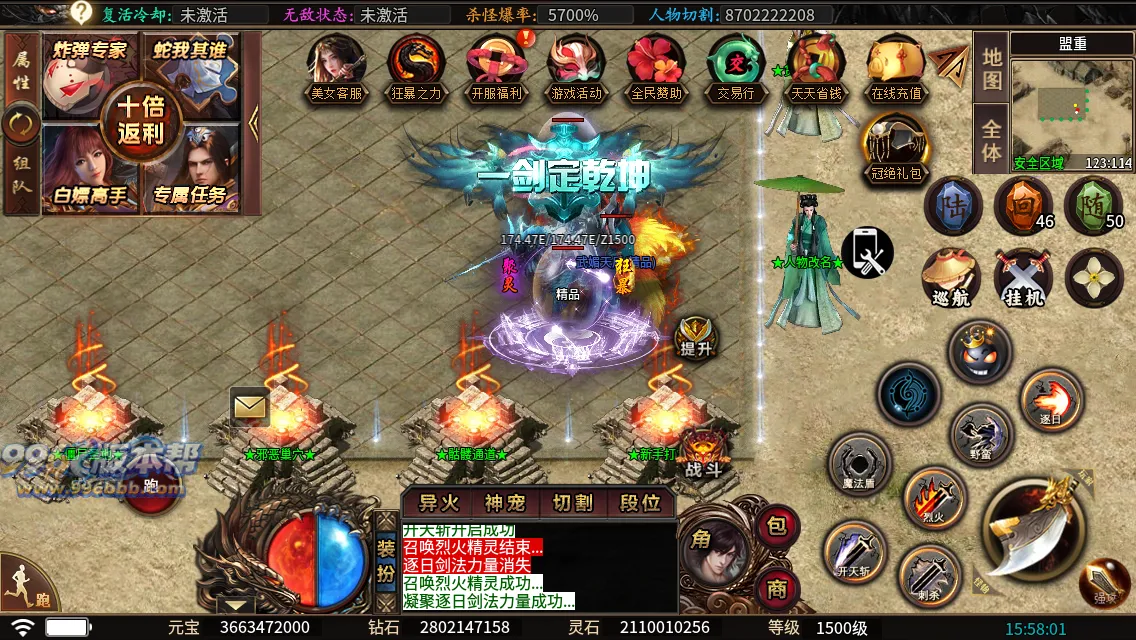Image resolution: width=1136 pixels, height=640 pixels.
Task: Activate the 魔法盾 magic shield skill
Action: (x=859, y=464)
